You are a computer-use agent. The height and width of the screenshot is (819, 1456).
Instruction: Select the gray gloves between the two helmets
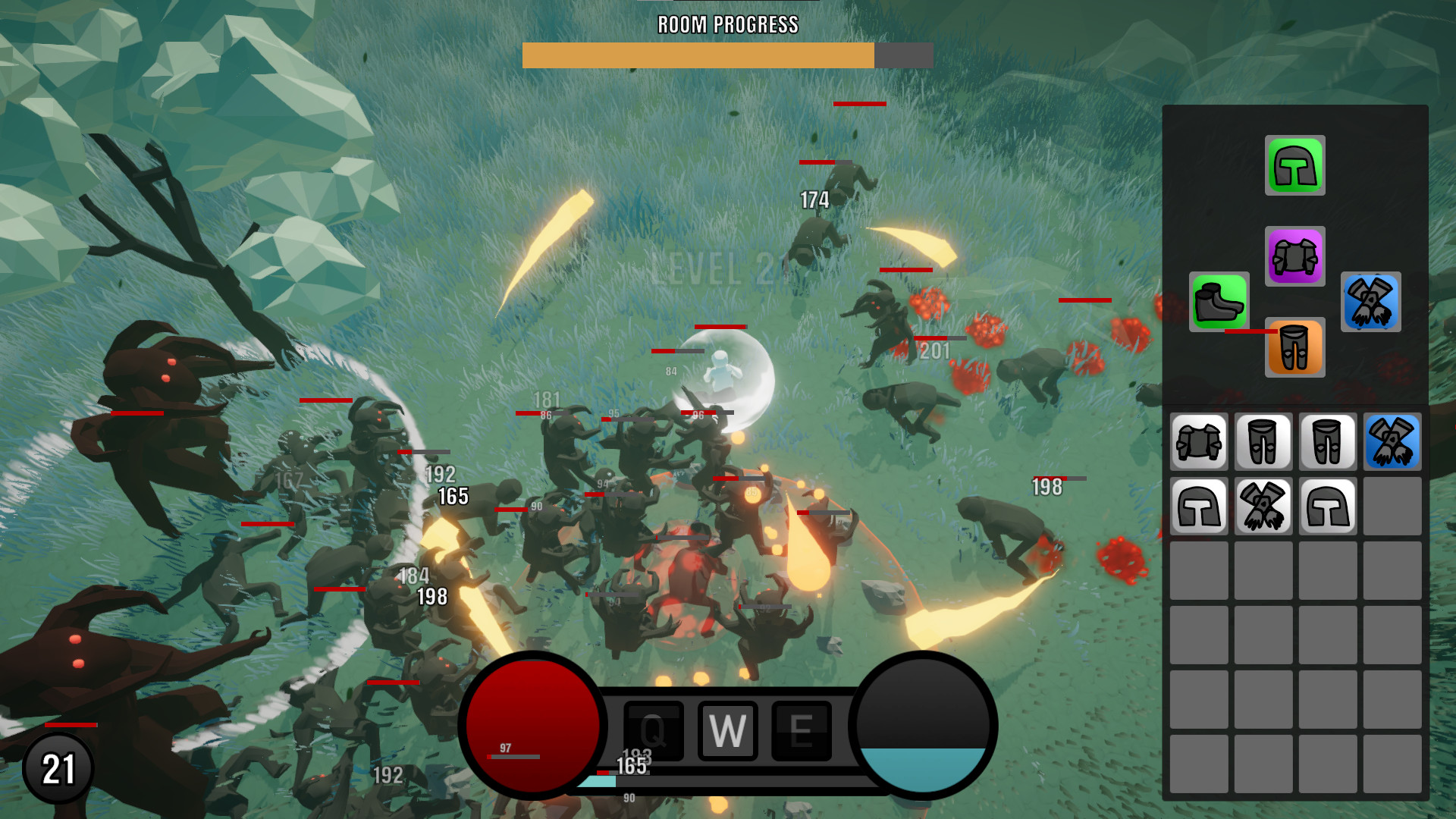click(x=1263, y=507)
